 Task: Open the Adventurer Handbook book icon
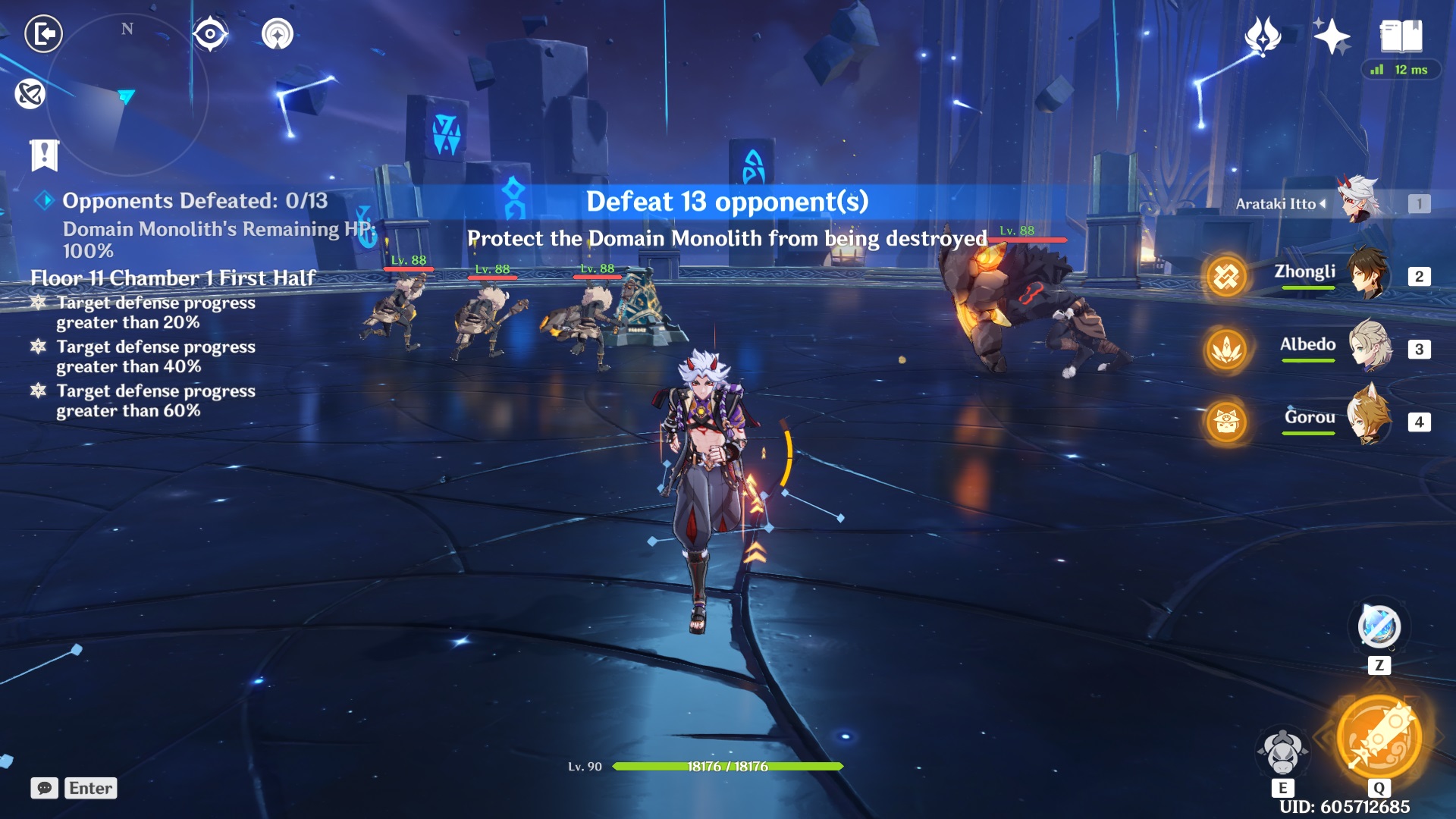(x=1401, y=36)
